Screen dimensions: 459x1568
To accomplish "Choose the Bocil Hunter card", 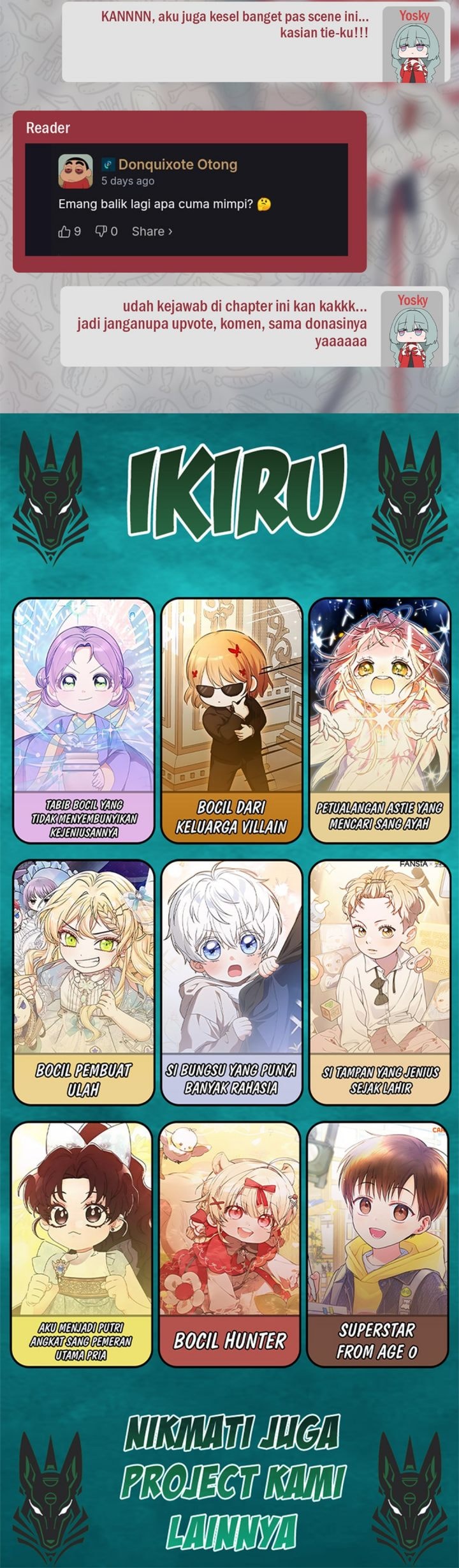I will click(x=229, y=1244).
